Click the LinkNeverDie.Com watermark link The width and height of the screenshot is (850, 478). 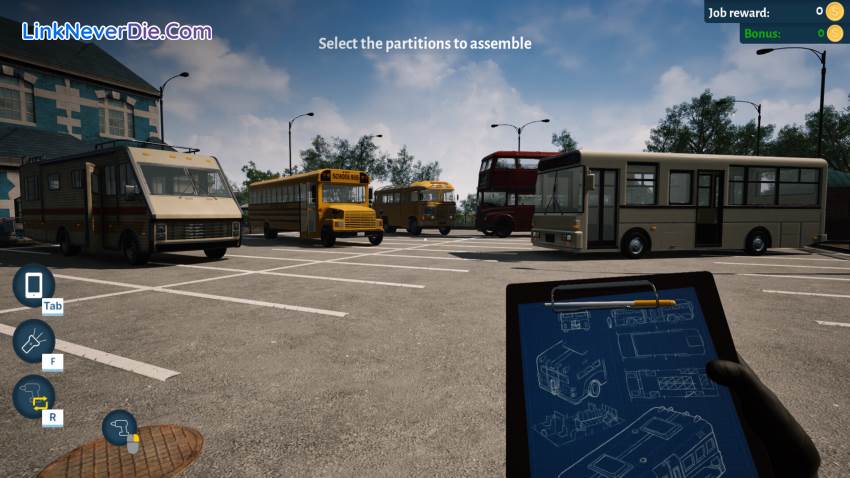point(116,31)
